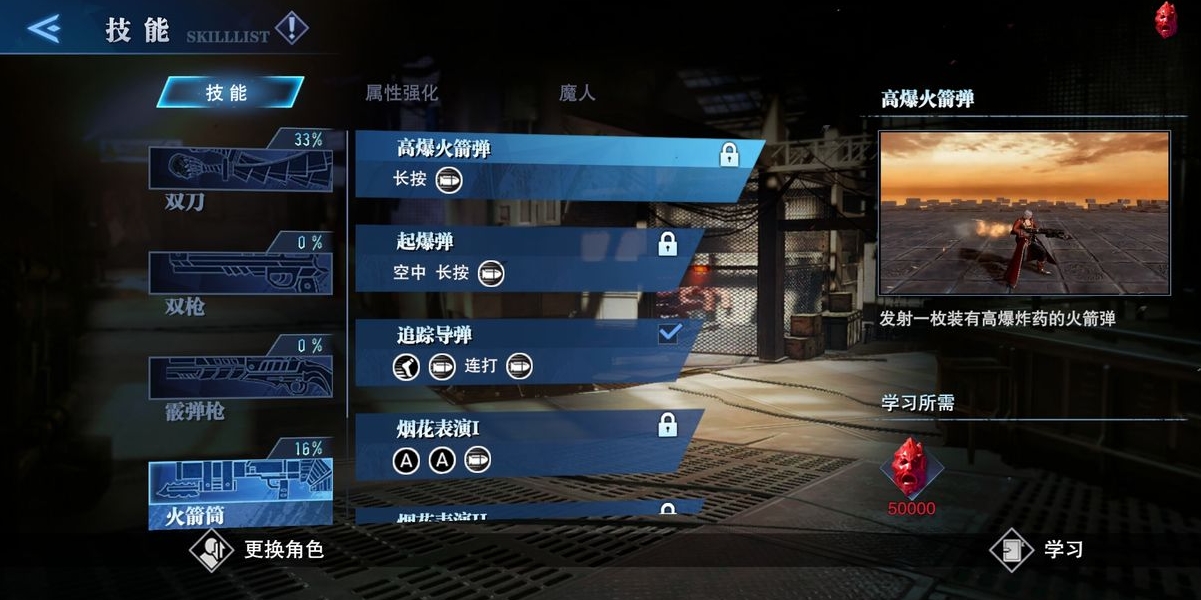Select the 双刀 weapon category
Image resolution: width=1201 pixels, height=600 pixels.
(x=240, y=172)
